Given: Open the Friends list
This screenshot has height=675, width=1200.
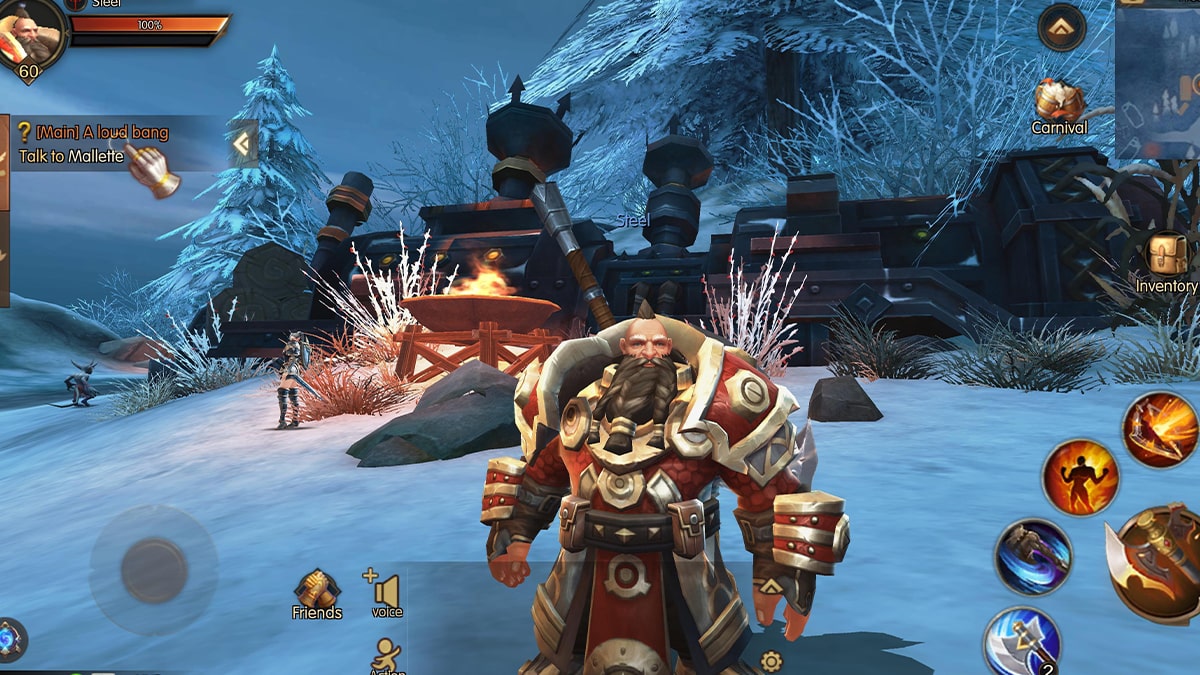Looking at the screenshot, I should tap(317, 594).
